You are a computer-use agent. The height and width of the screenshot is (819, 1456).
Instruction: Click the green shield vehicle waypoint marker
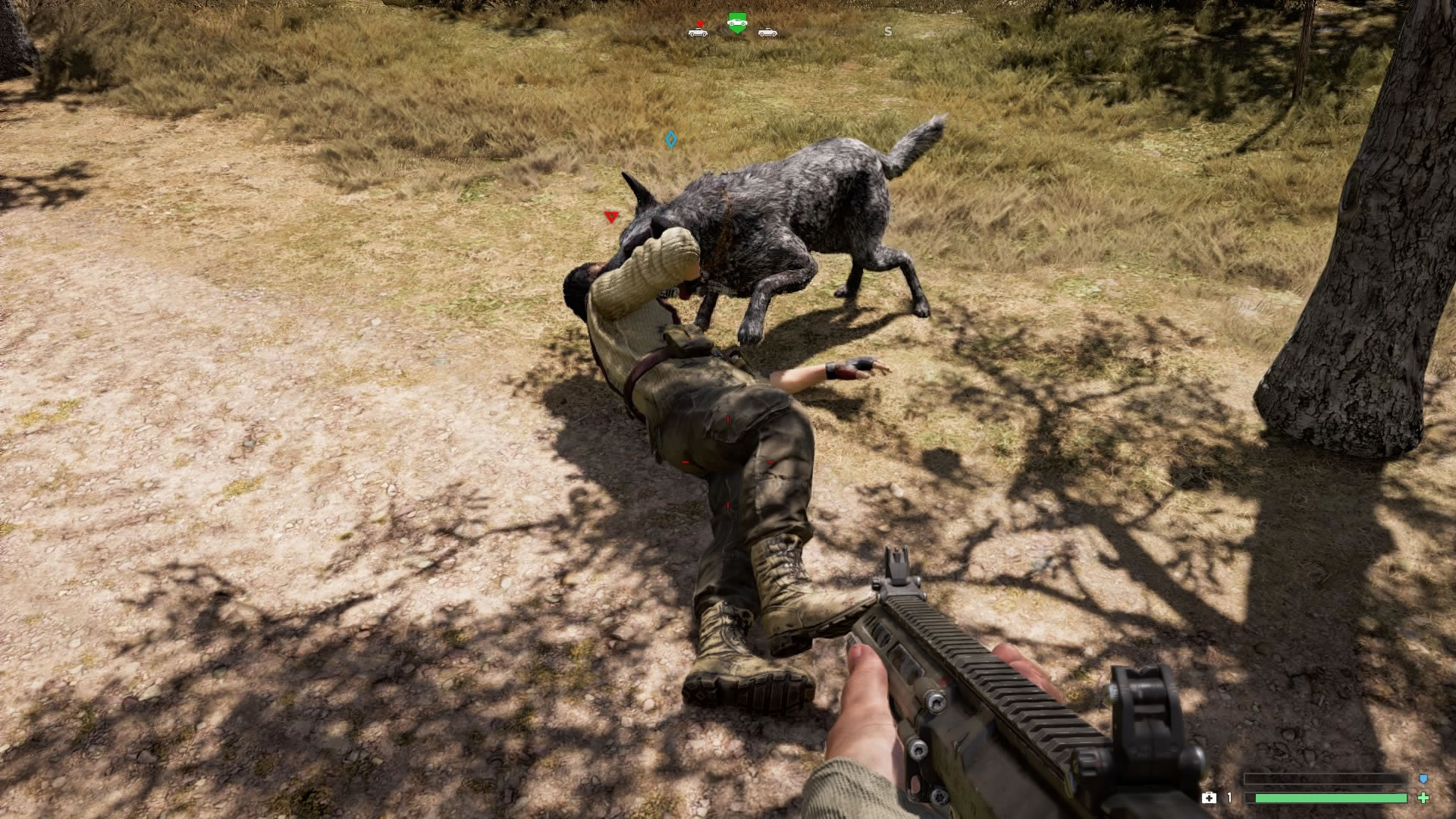(x=737, y=23)
